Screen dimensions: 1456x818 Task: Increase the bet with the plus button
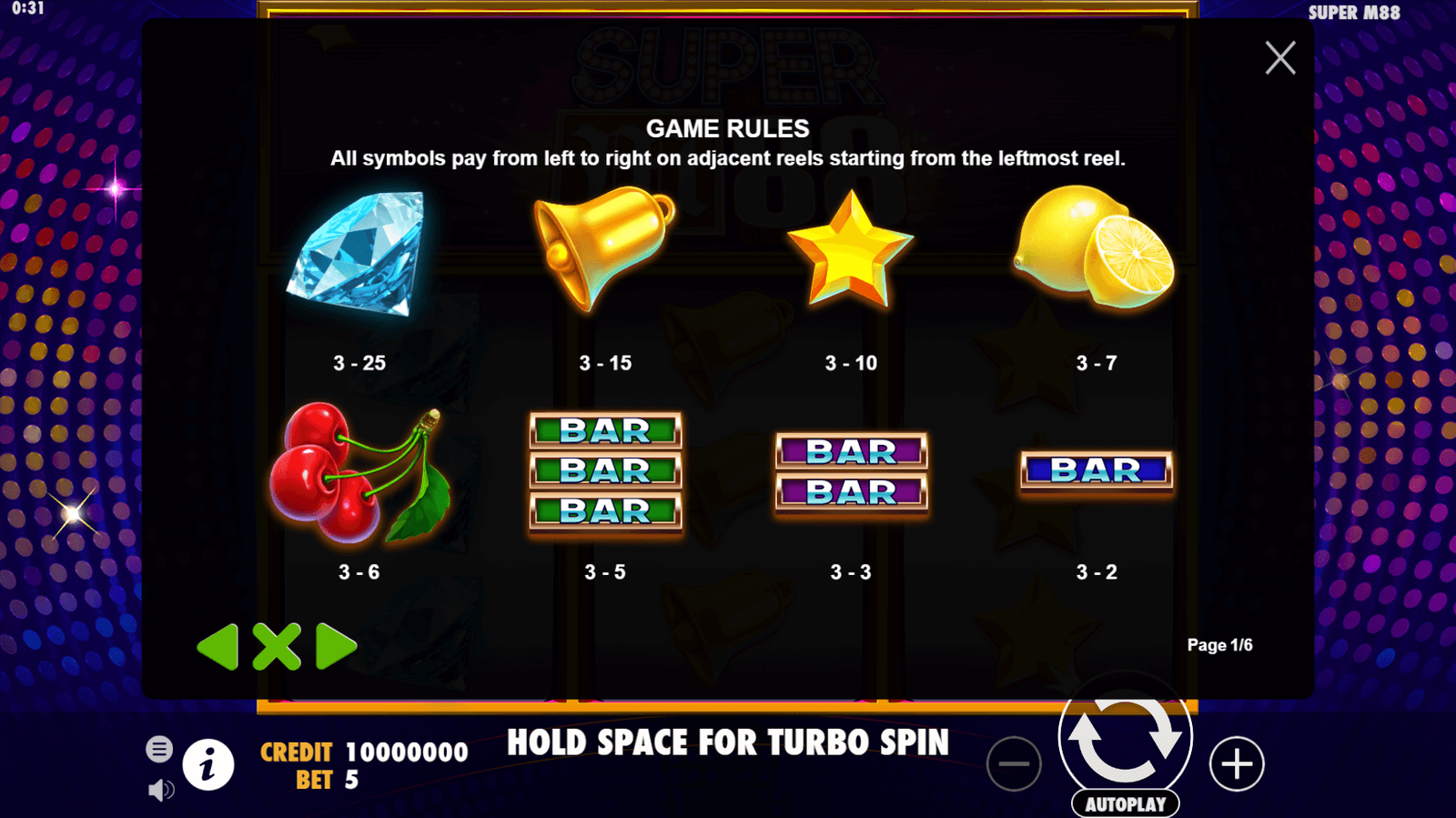1237,764
